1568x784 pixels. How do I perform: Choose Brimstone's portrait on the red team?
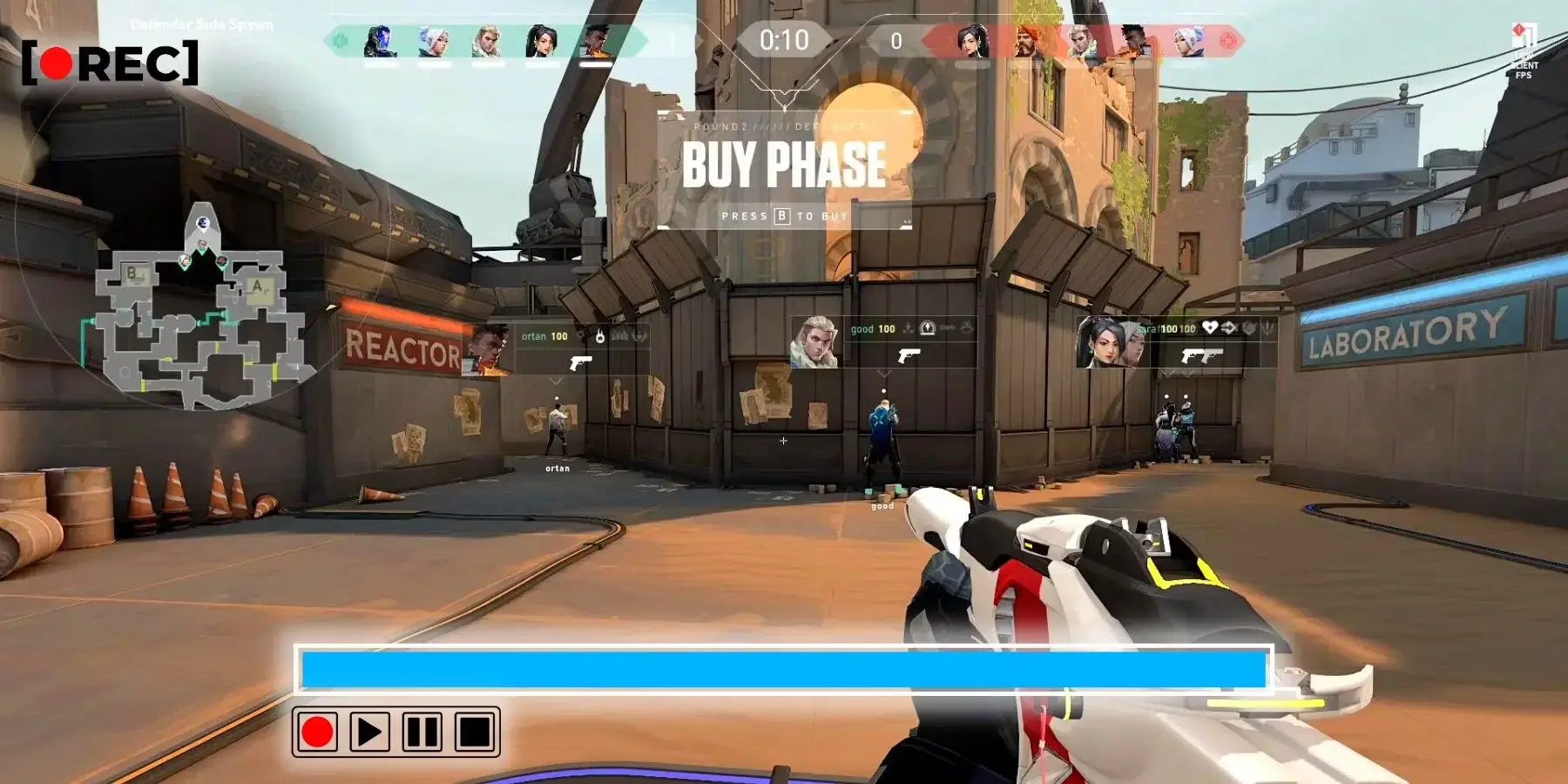[1027, 41]
